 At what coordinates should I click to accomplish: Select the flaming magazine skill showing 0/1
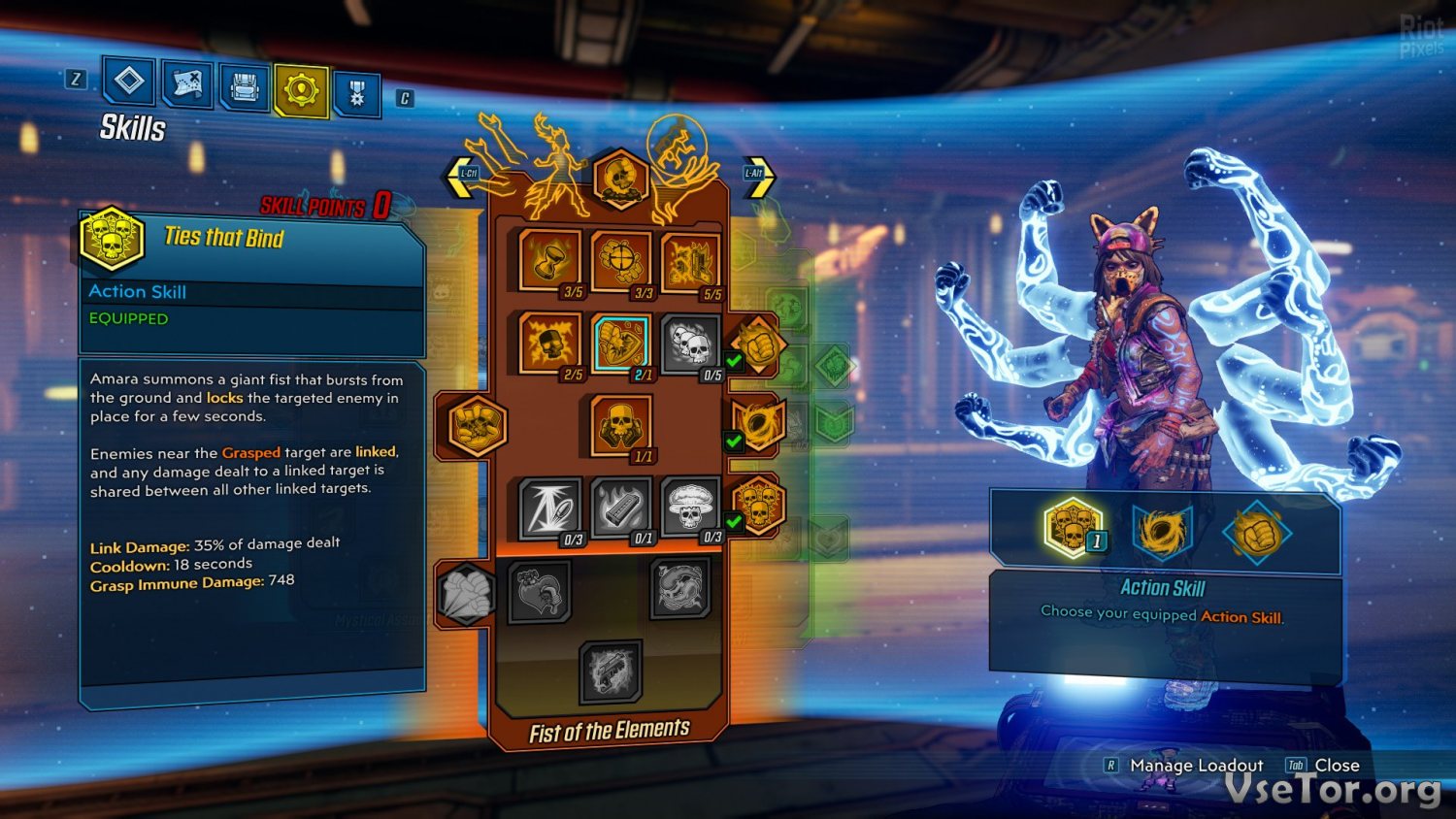click(x=620, y=507)
